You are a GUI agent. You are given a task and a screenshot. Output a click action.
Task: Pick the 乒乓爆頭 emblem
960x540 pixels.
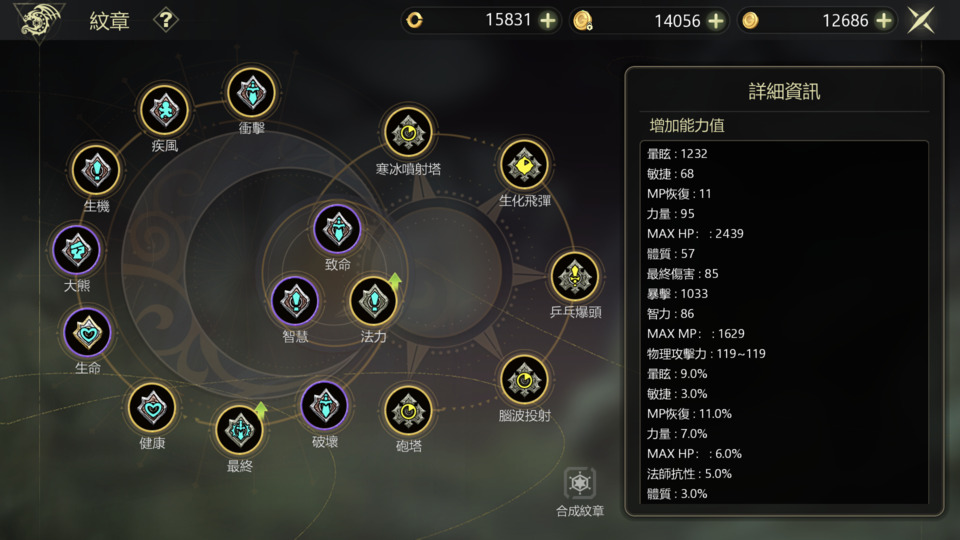click(x=575, y=276)
